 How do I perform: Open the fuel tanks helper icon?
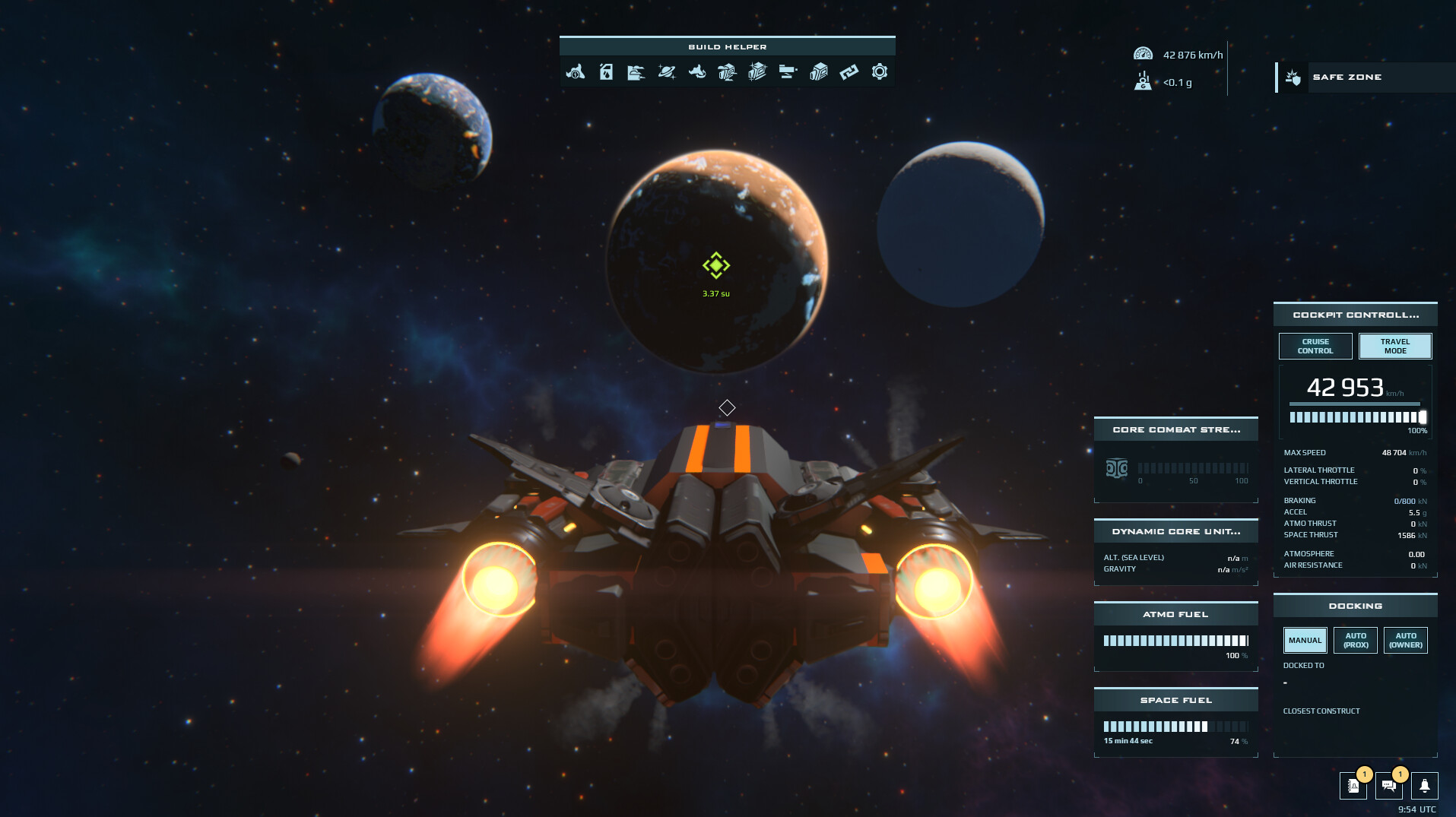tap(606, 72)
